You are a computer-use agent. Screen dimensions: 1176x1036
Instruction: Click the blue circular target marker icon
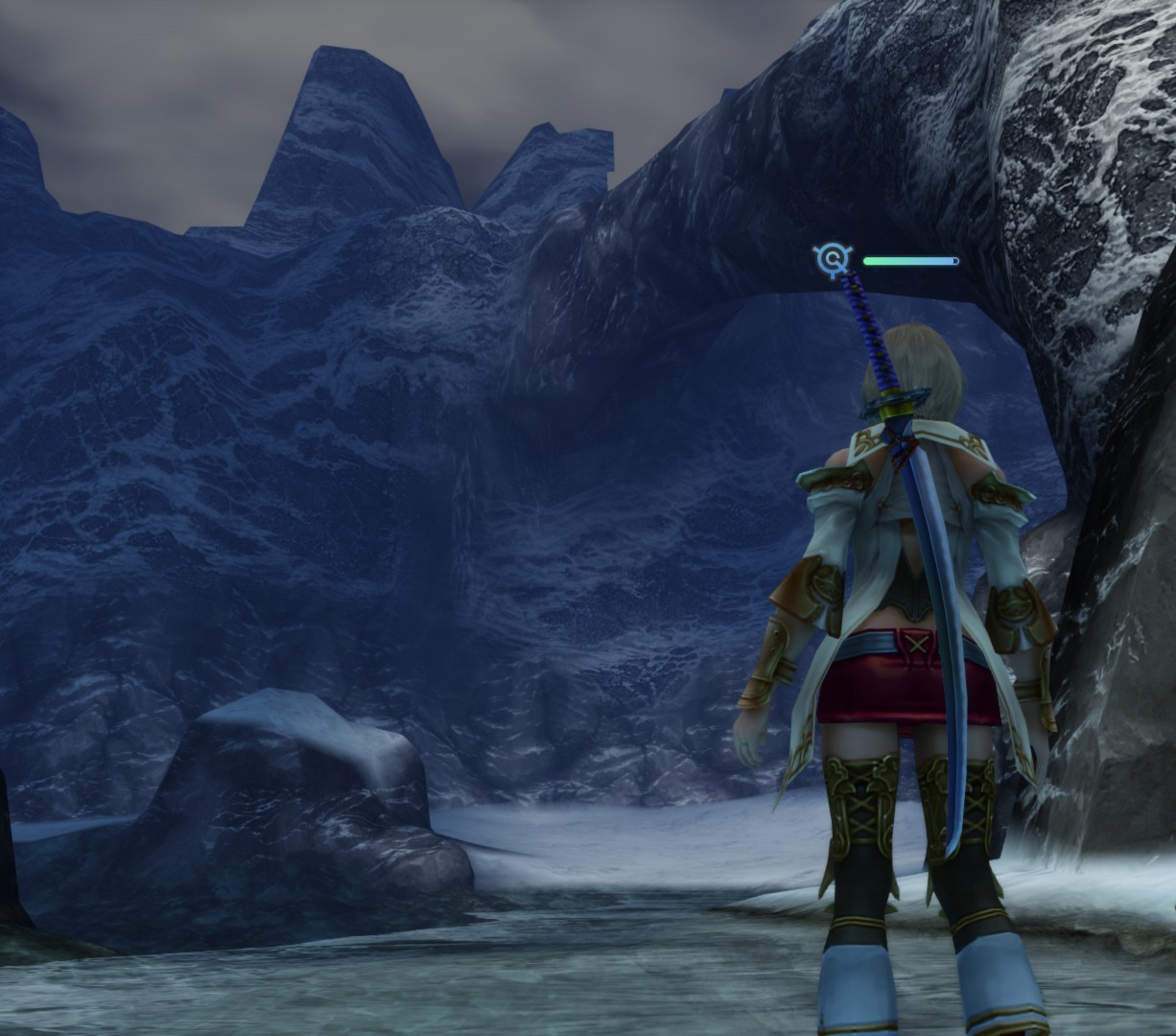coord(832,259)
